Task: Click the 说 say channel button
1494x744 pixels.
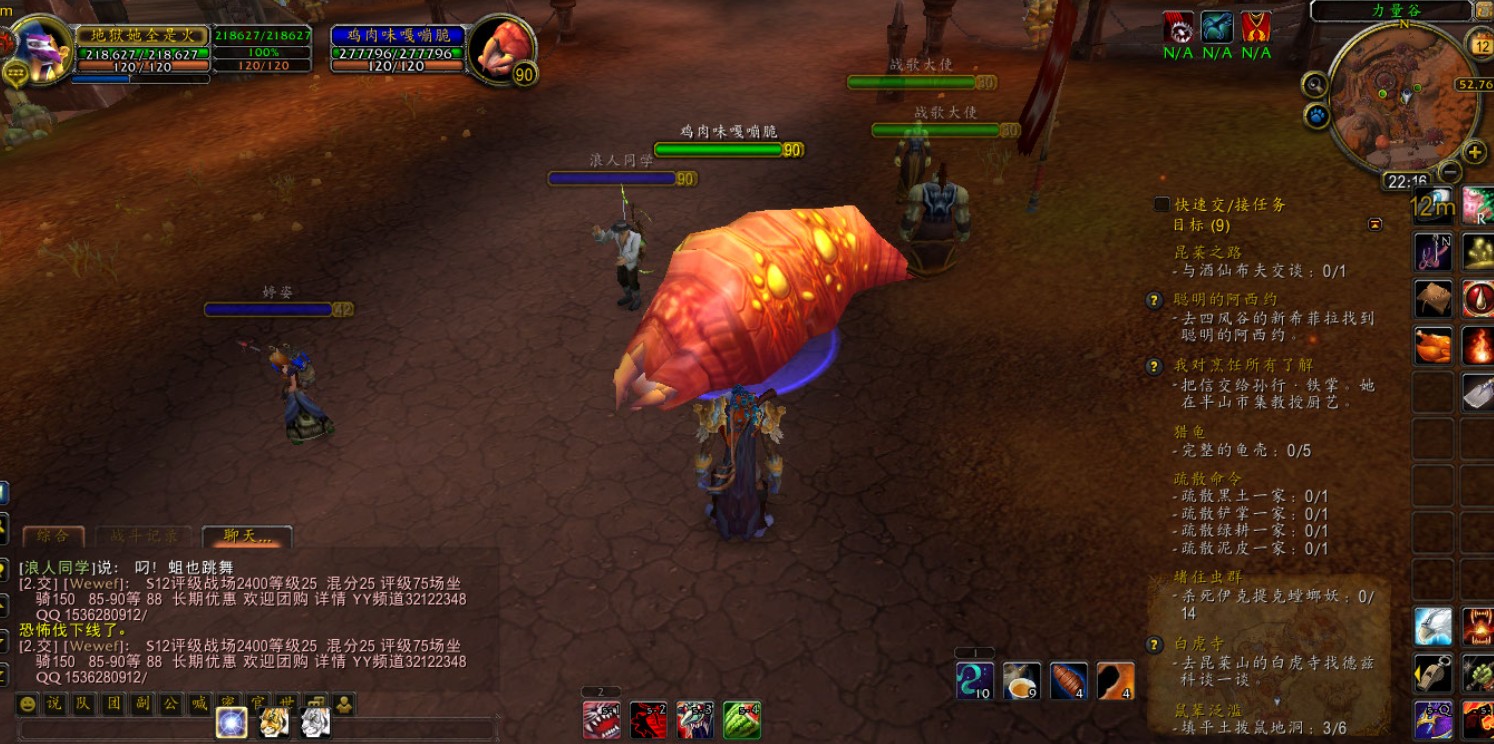Action: 55,704
